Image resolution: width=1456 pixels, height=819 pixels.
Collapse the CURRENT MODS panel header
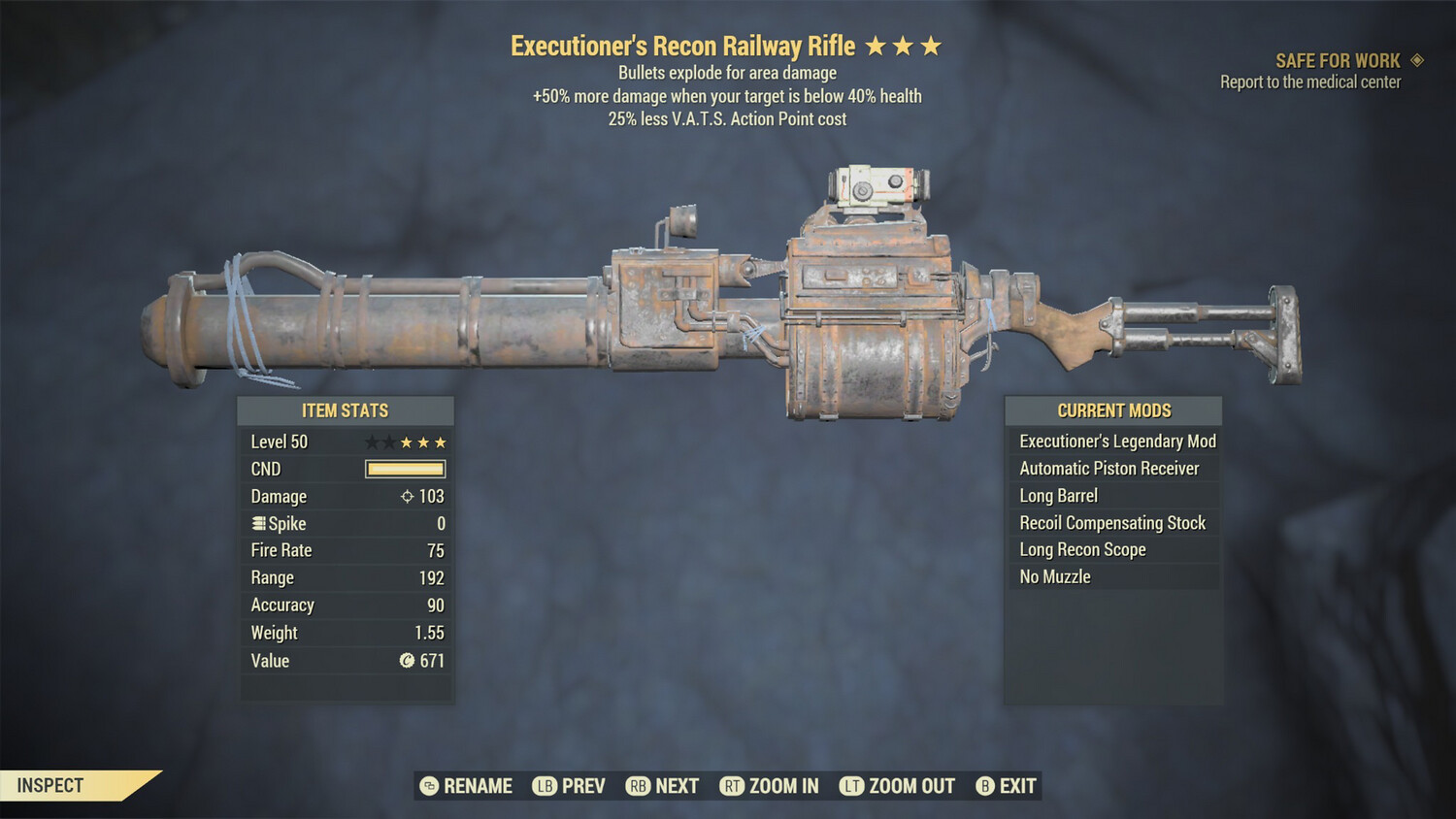coord(1112,410)
